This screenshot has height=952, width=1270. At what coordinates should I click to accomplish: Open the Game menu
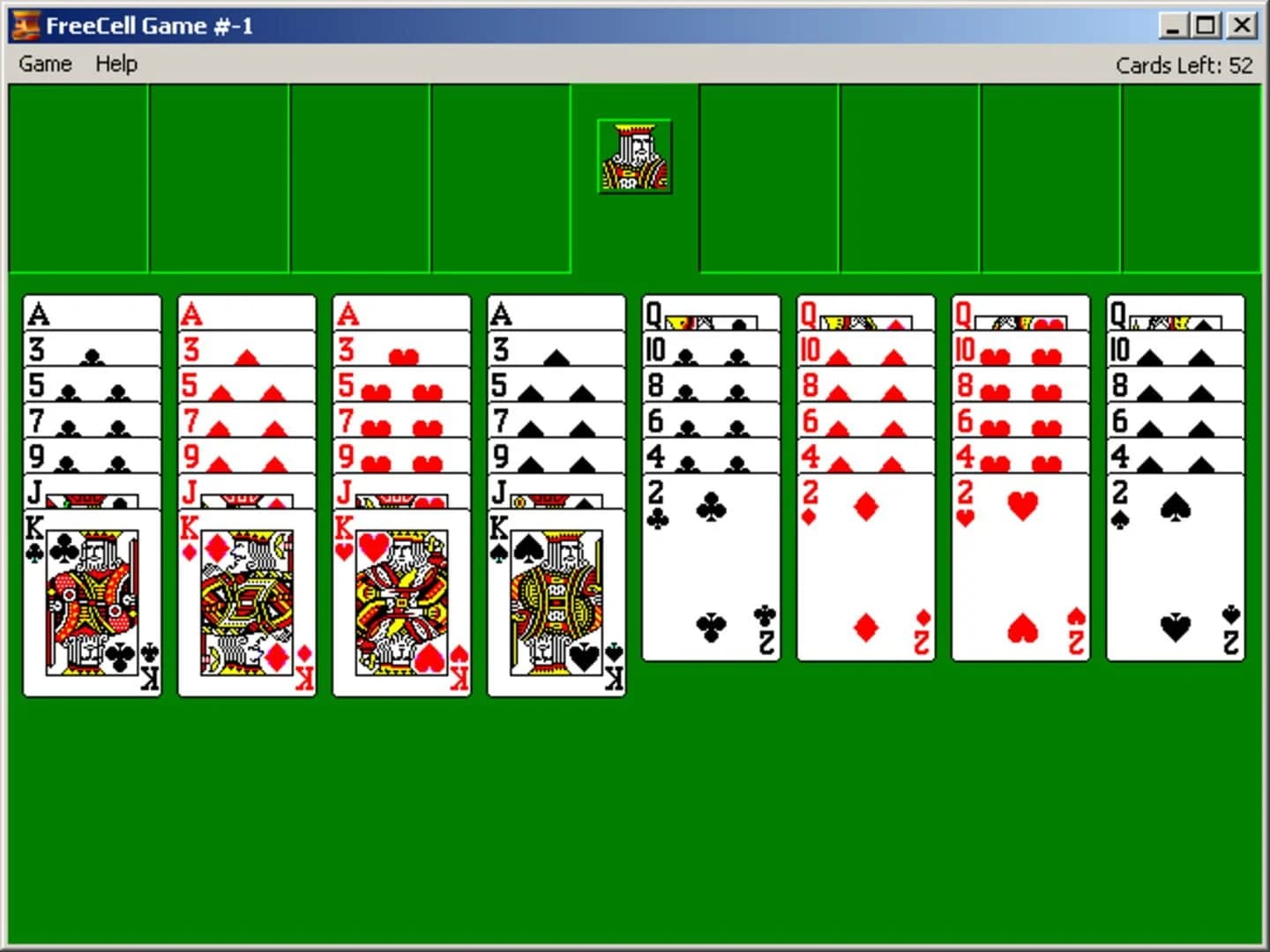coord(45,63)
